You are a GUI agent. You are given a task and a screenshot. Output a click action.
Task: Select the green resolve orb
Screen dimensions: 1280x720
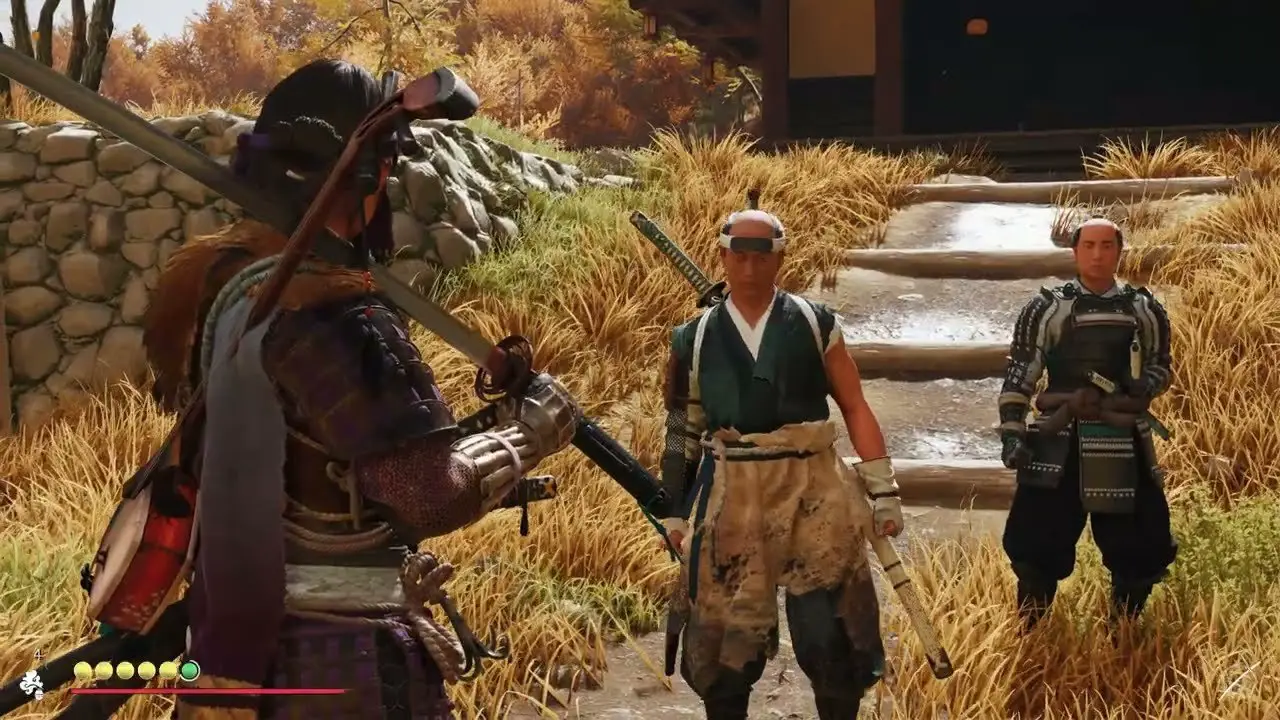click(189, 670)
